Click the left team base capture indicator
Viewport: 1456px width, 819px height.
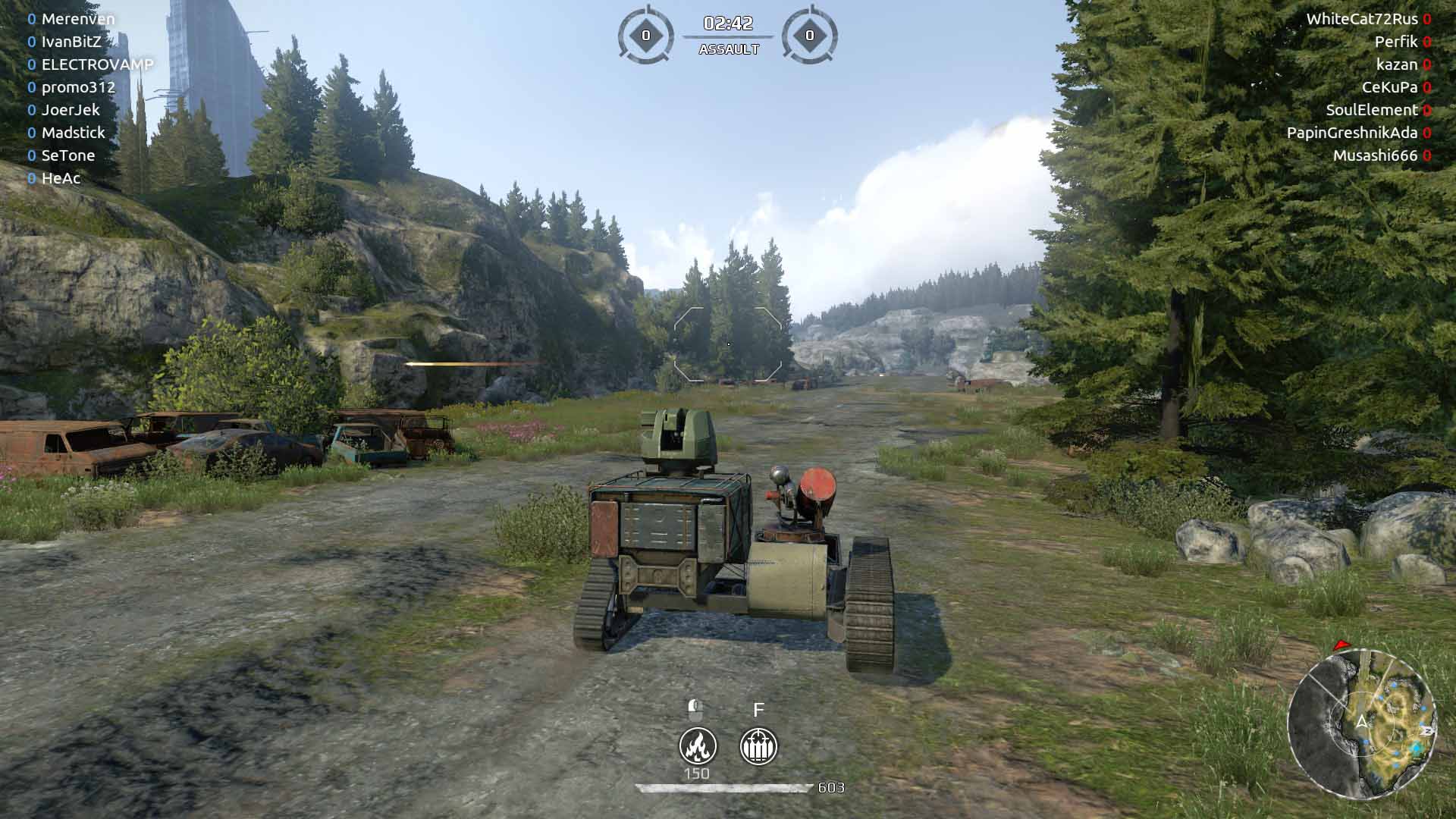(x=646, y=35)
